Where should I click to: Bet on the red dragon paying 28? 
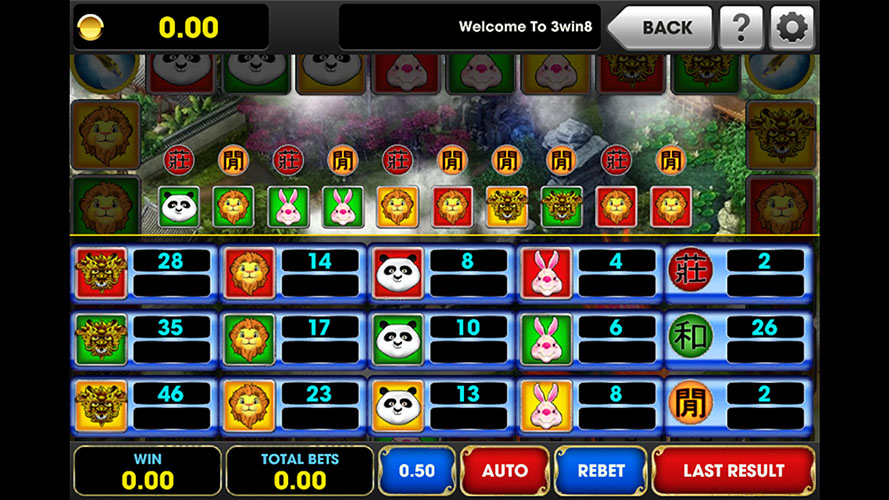point(102,272)
